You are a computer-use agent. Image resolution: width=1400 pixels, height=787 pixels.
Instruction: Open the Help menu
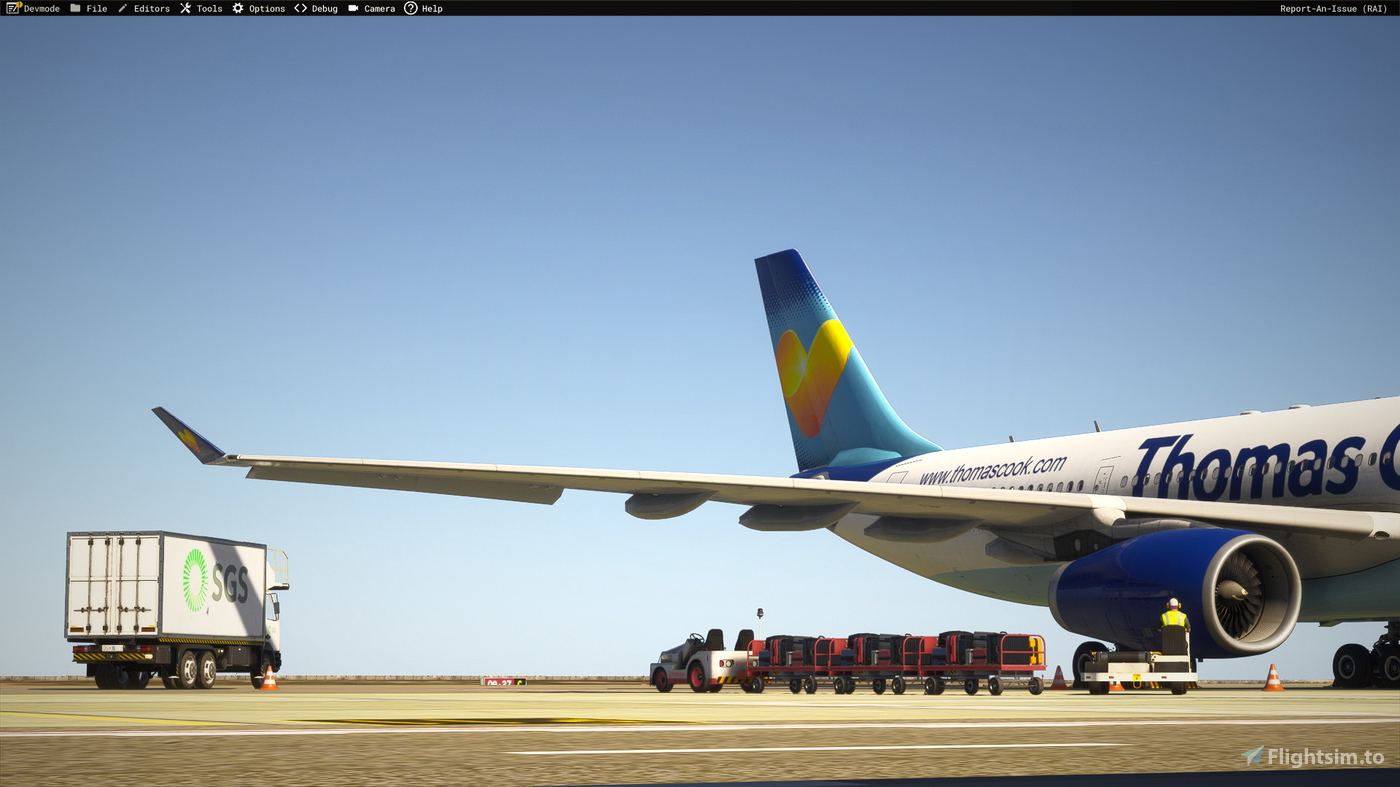(430, 8)
